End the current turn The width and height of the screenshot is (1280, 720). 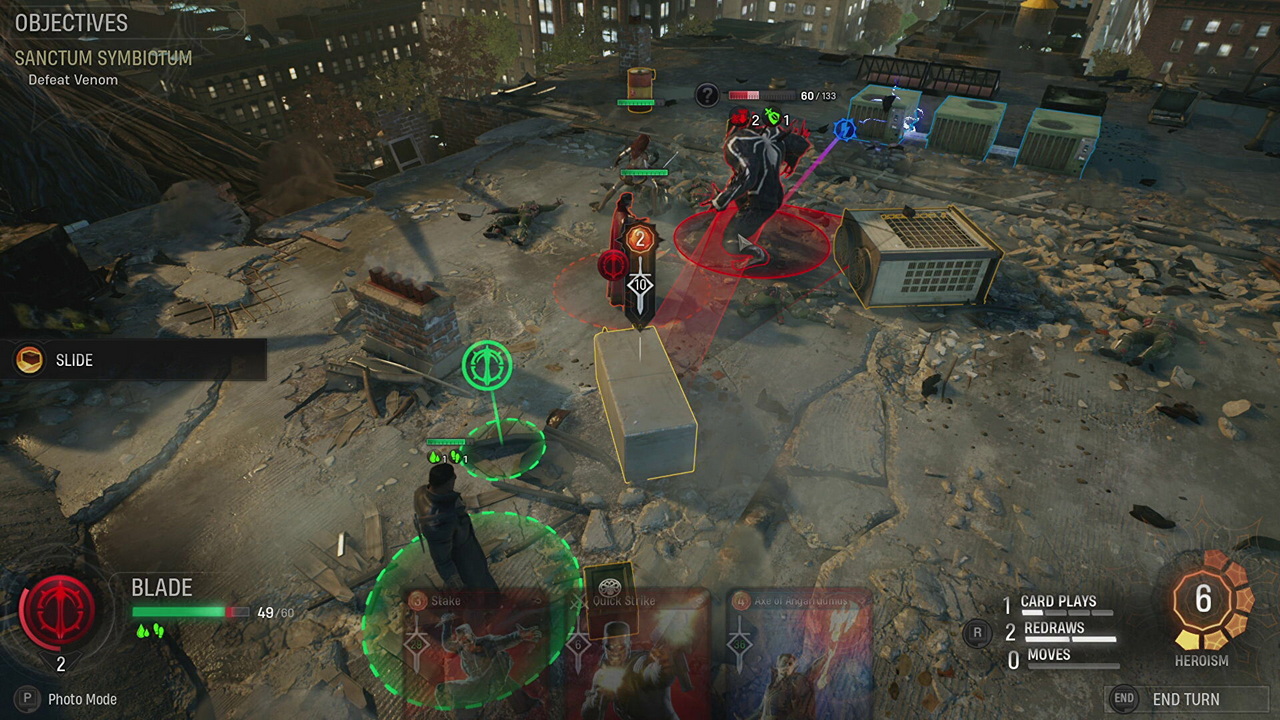(x=1185, y=699)
